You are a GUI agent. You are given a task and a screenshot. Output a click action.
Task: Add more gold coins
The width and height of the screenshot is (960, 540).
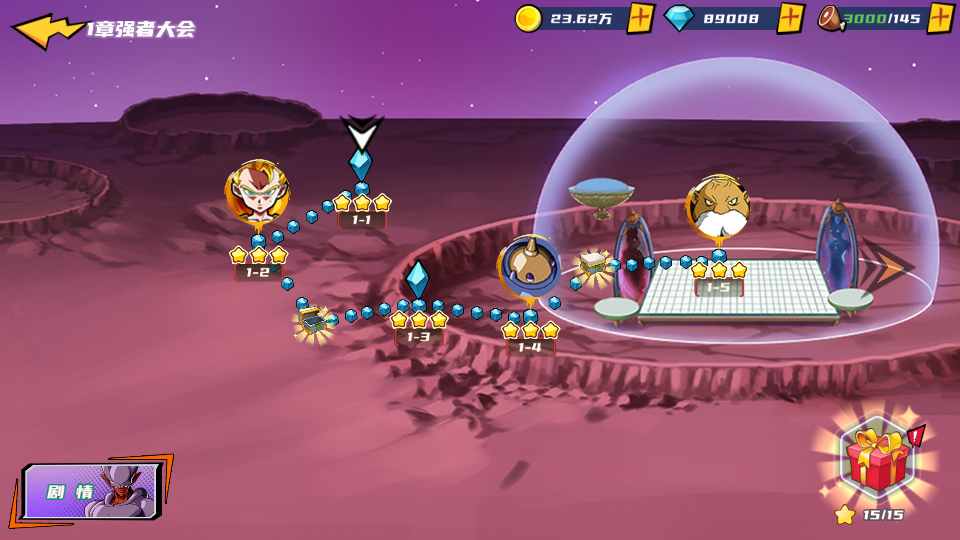(640, 18)
